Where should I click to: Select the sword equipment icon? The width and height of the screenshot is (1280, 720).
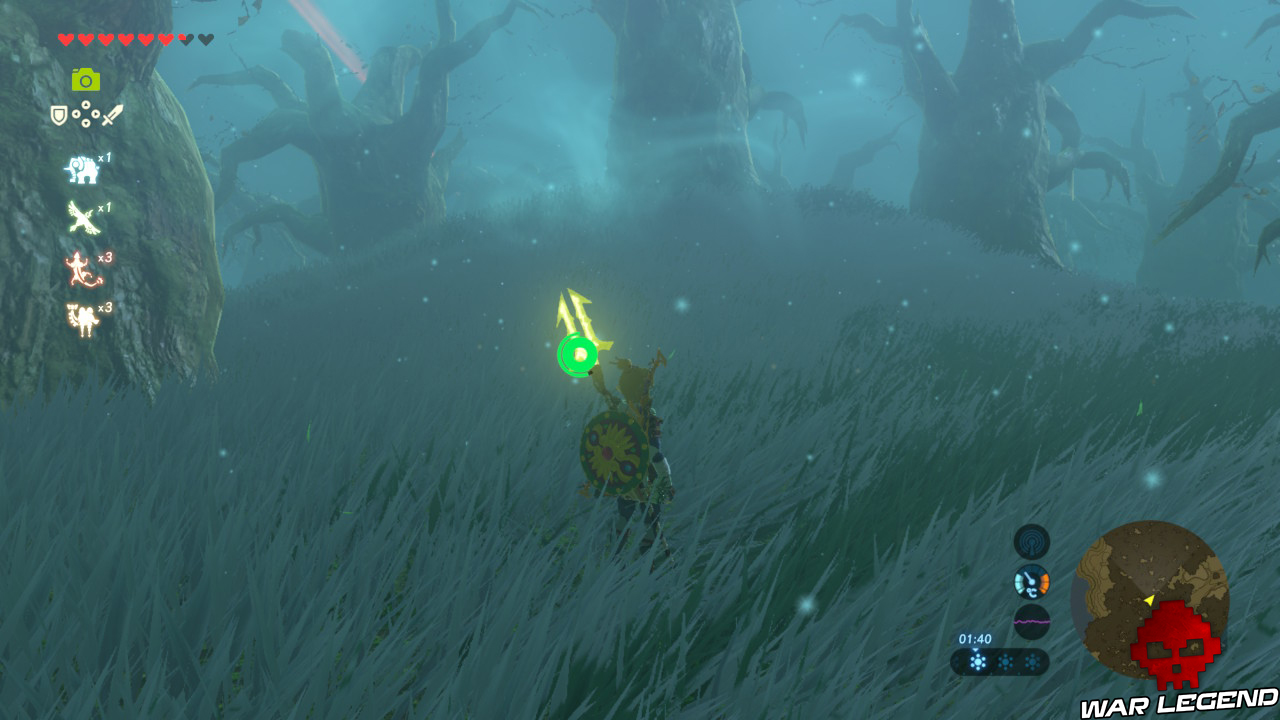point(113,113)
